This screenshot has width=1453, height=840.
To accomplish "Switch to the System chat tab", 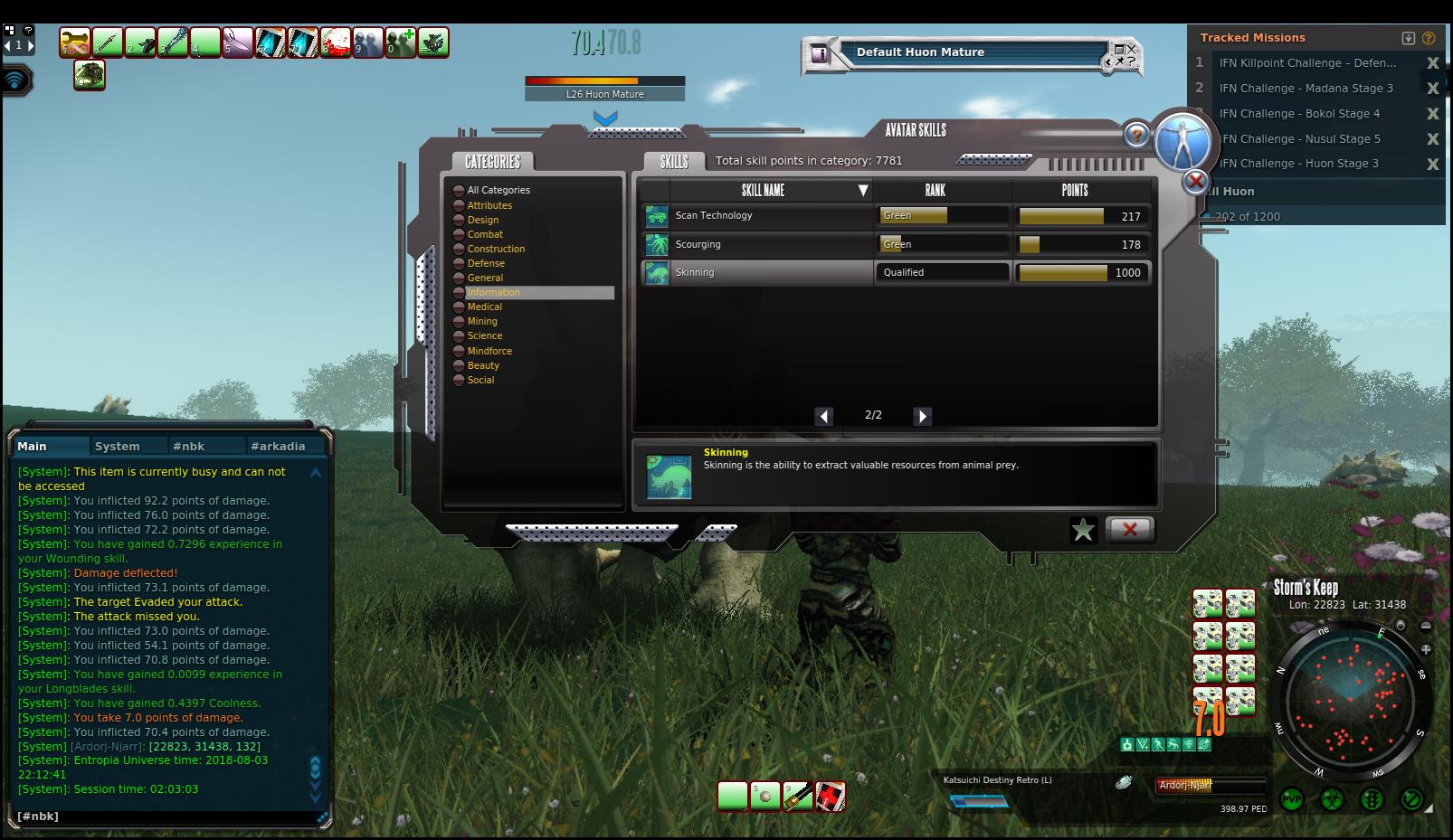I will tap(118, 446).
